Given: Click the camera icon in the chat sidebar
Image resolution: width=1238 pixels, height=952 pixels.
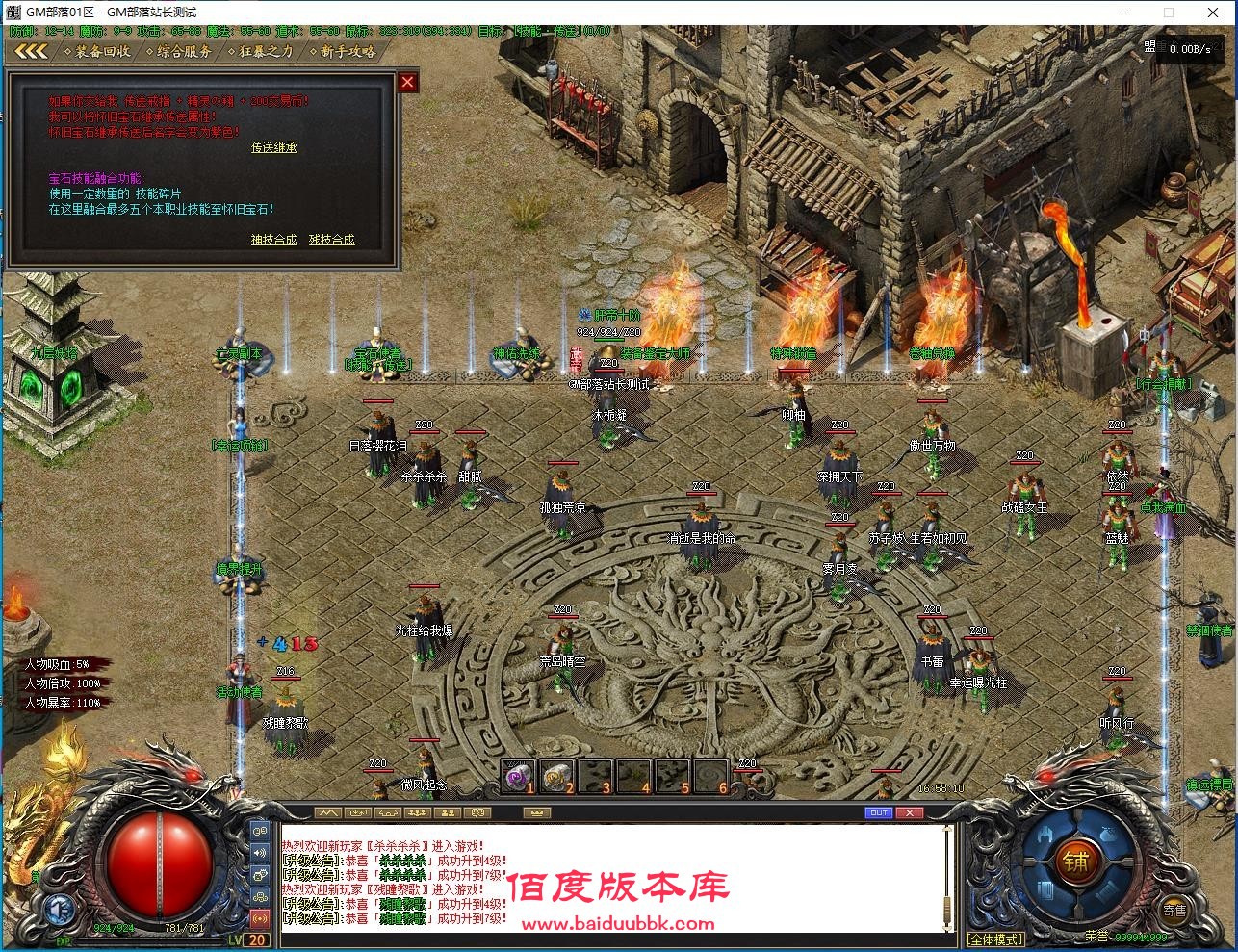Looking at the screenshot, I should tap(260, 874).
